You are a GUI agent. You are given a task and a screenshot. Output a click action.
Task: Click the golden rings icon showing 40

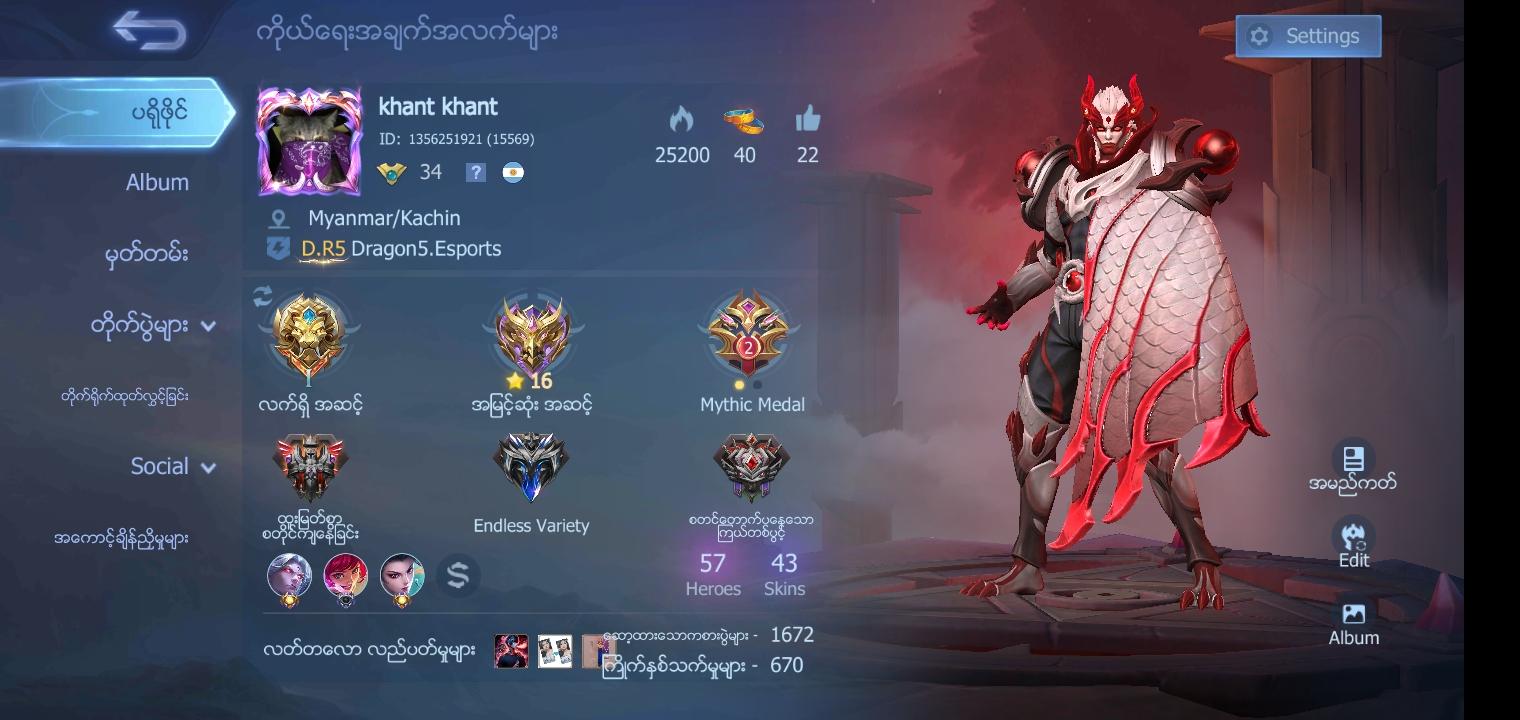pos(744,122)
